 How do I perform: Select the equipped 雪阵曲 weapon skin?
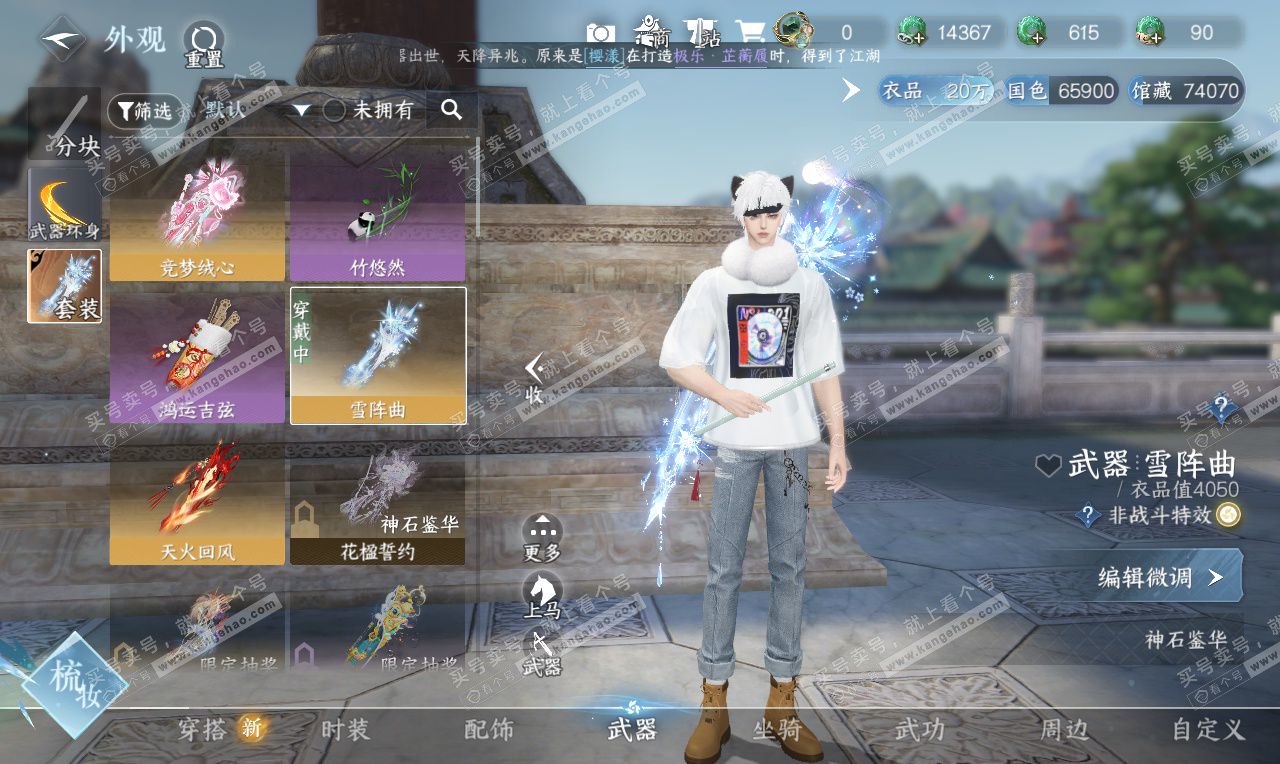point(378,356)
